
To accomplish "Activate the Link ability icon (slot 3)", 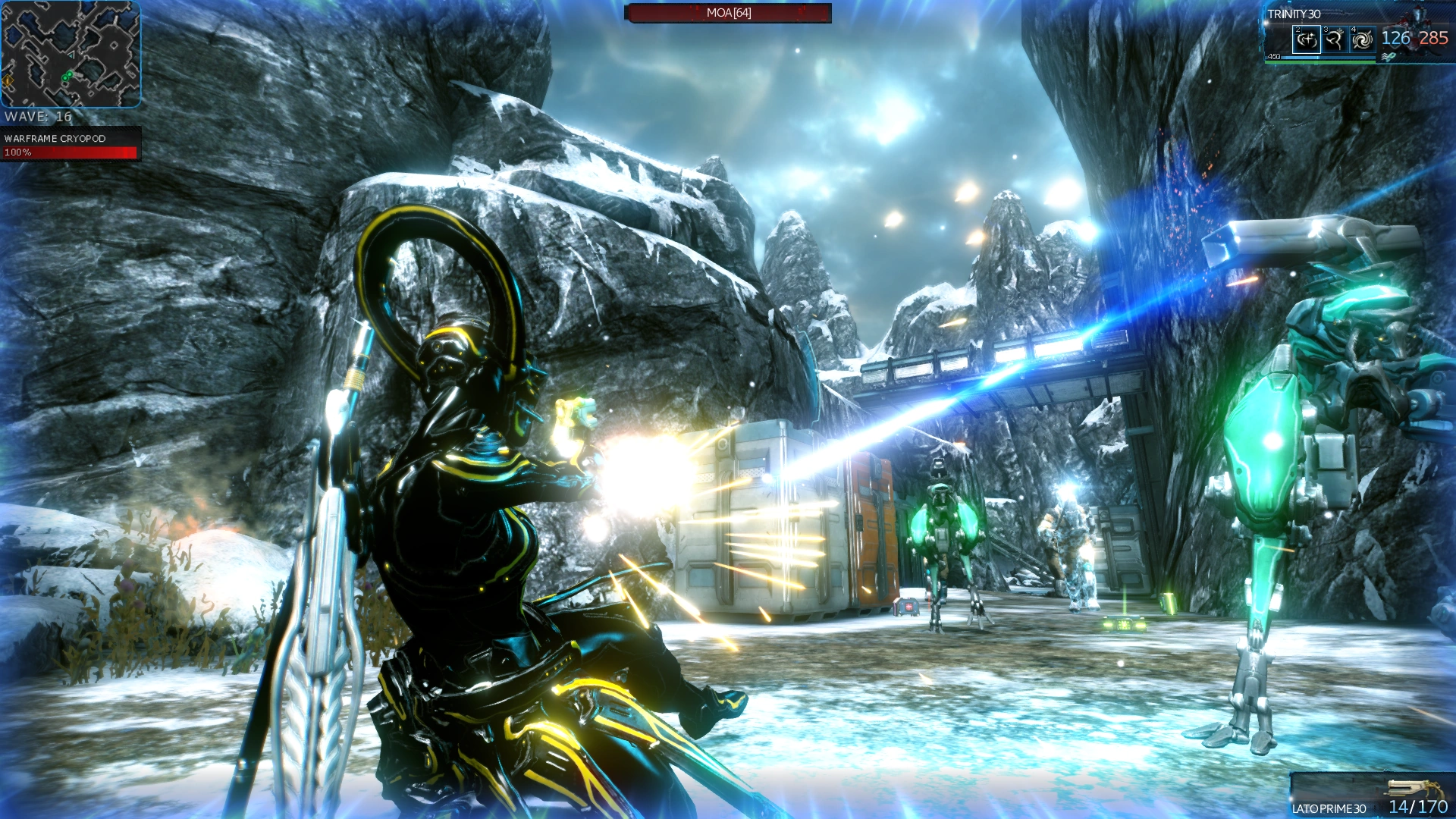I will point(1334,40).
